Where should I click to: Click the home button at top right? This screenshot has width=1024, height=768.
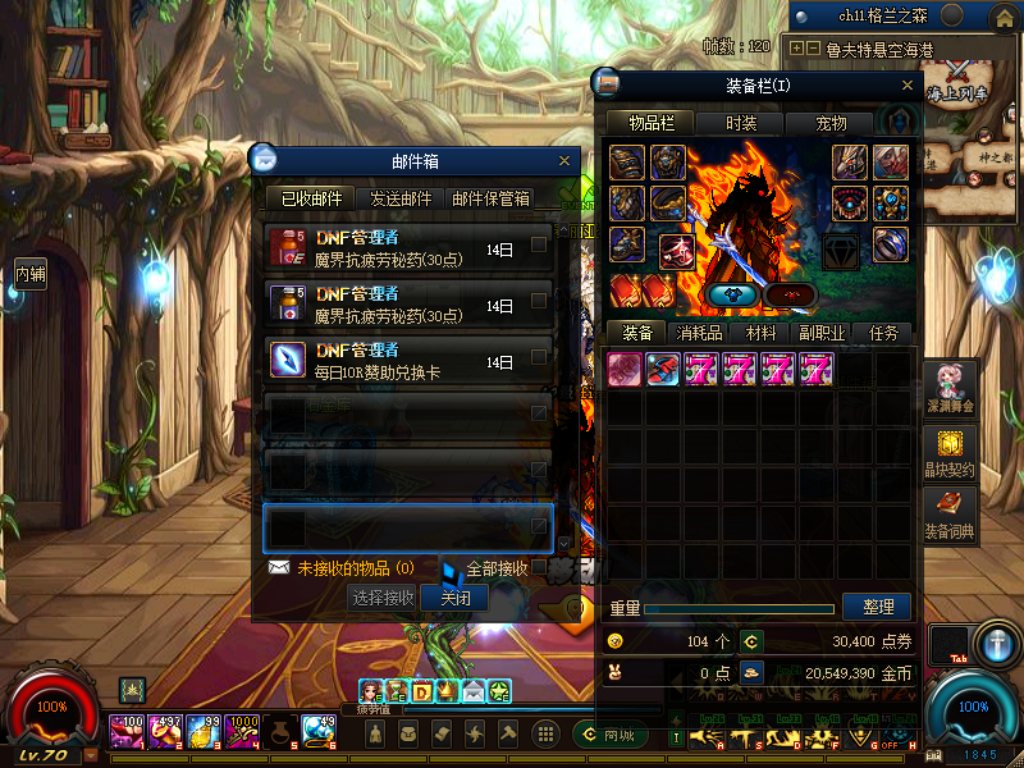pyautogui.click(x=1004, y=17)
